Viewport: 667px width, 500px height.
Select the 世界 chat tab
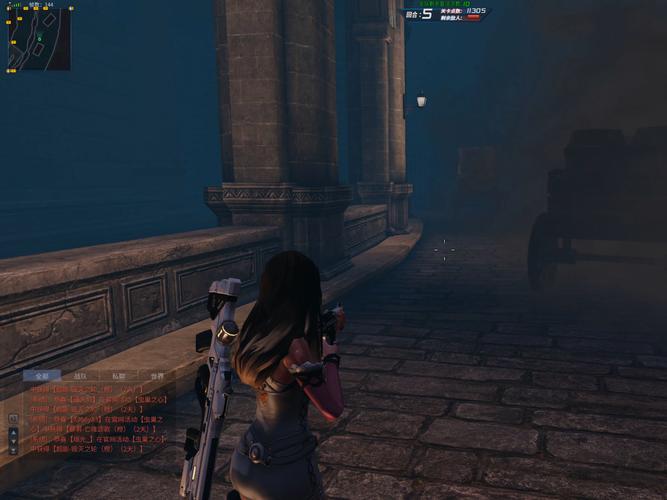[x=157, y=376]
